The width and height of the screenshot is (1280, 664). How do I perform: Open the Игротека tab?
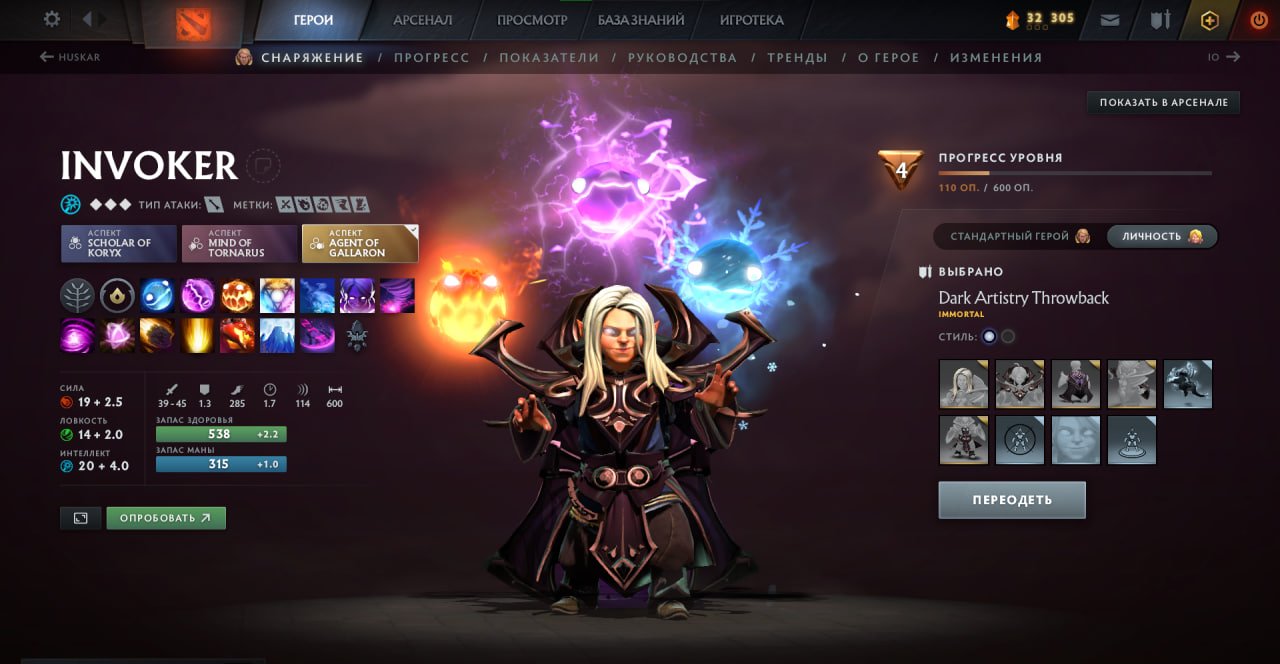tap(751, 20)
